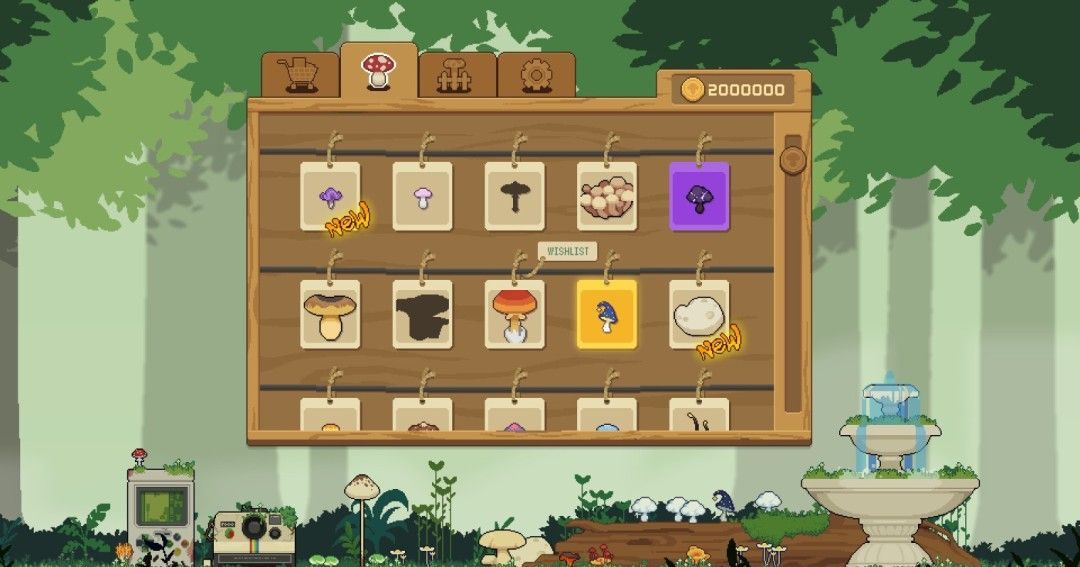Select the small purple mushroom card marked NEW
This screenshot has width=1080, height=567.
point(330,197)
